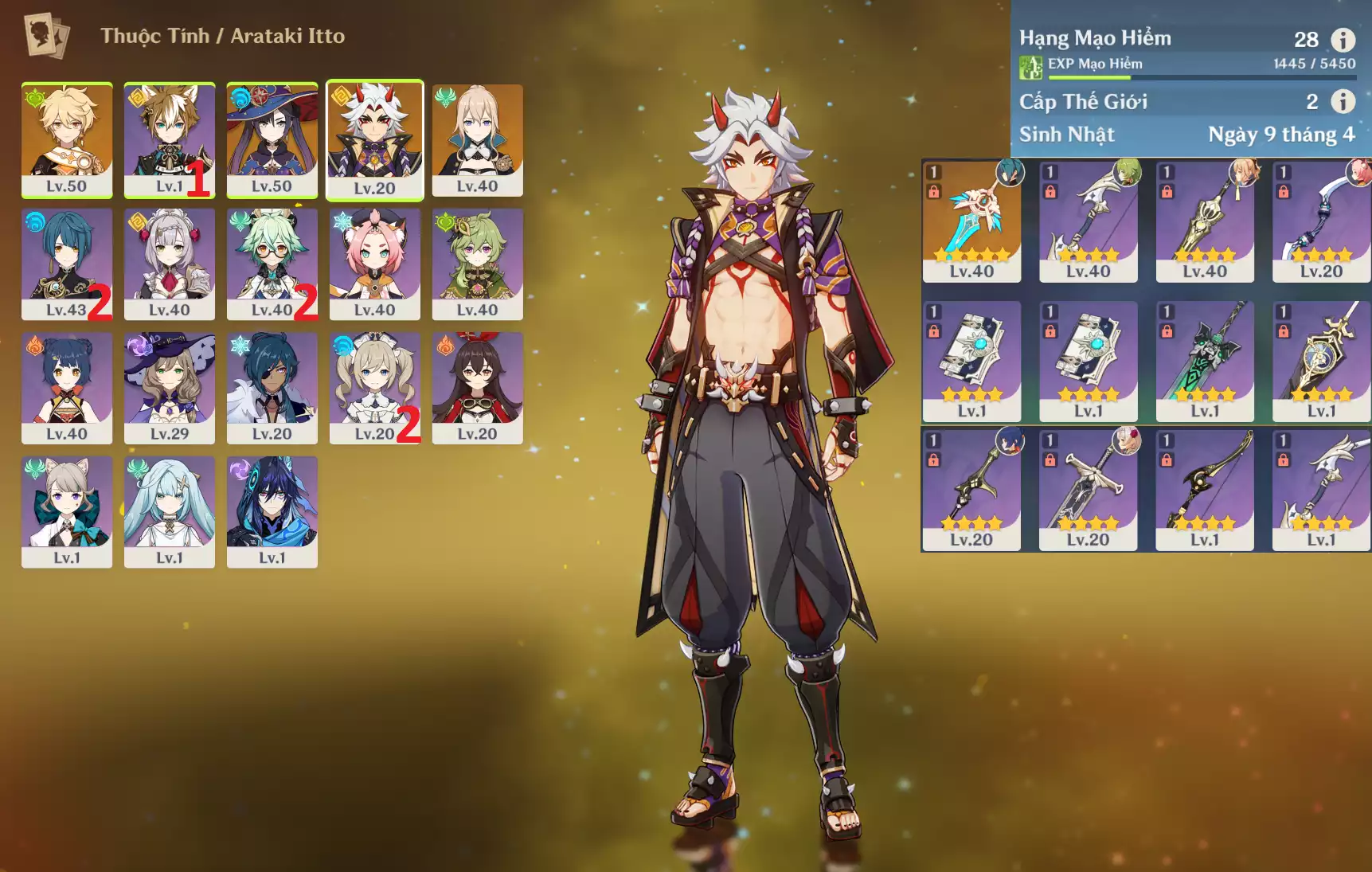The height and width of the screenshot is (872, 1372).
Task: Click the highlighted Arataki Itto portrait
Action: [x=374, y=139]
